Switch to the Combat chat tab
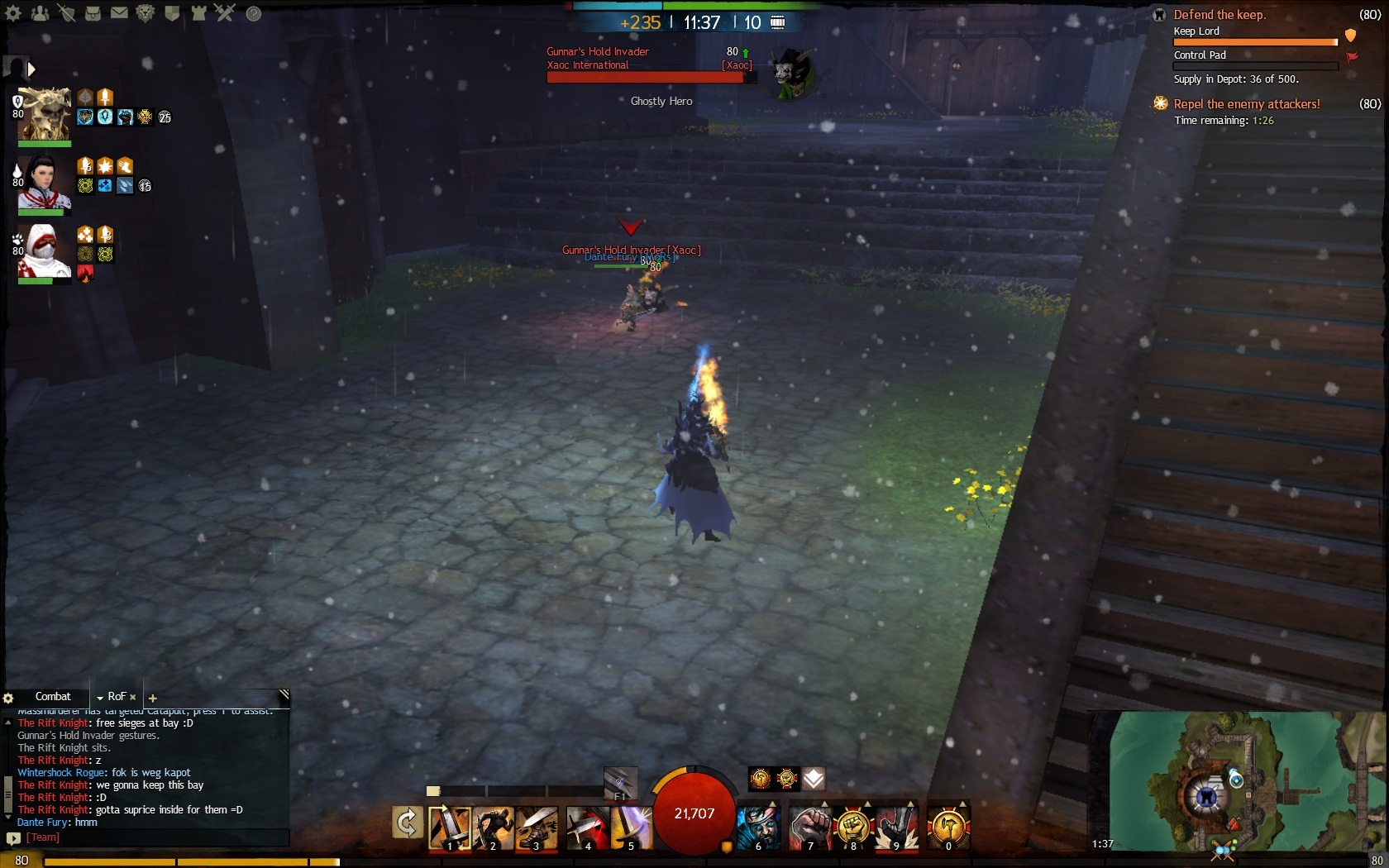This screenshot has height=868, width=1389. pos(53,697)
